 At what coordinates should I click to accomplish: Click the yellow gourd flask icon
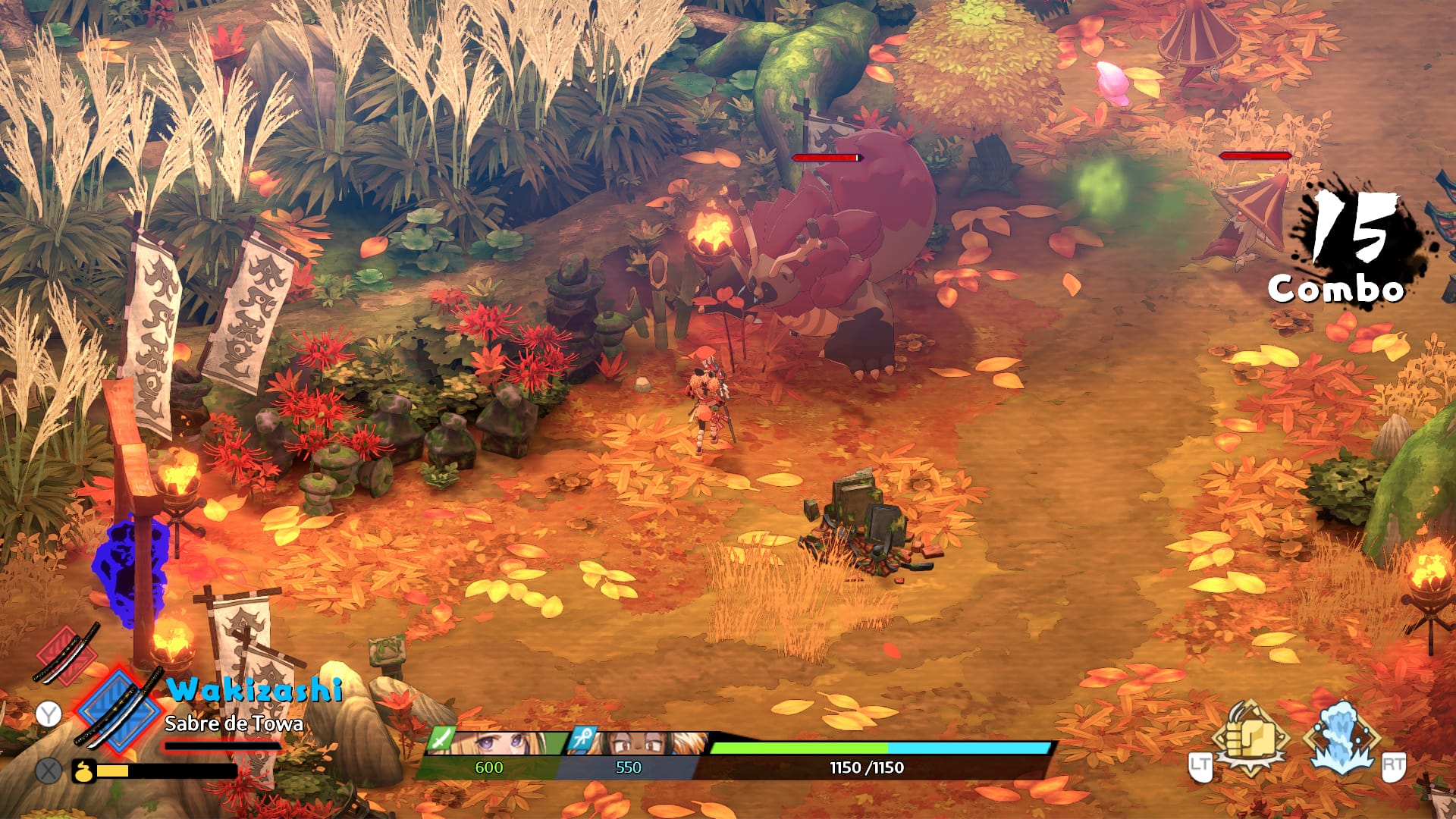[83, 771]
